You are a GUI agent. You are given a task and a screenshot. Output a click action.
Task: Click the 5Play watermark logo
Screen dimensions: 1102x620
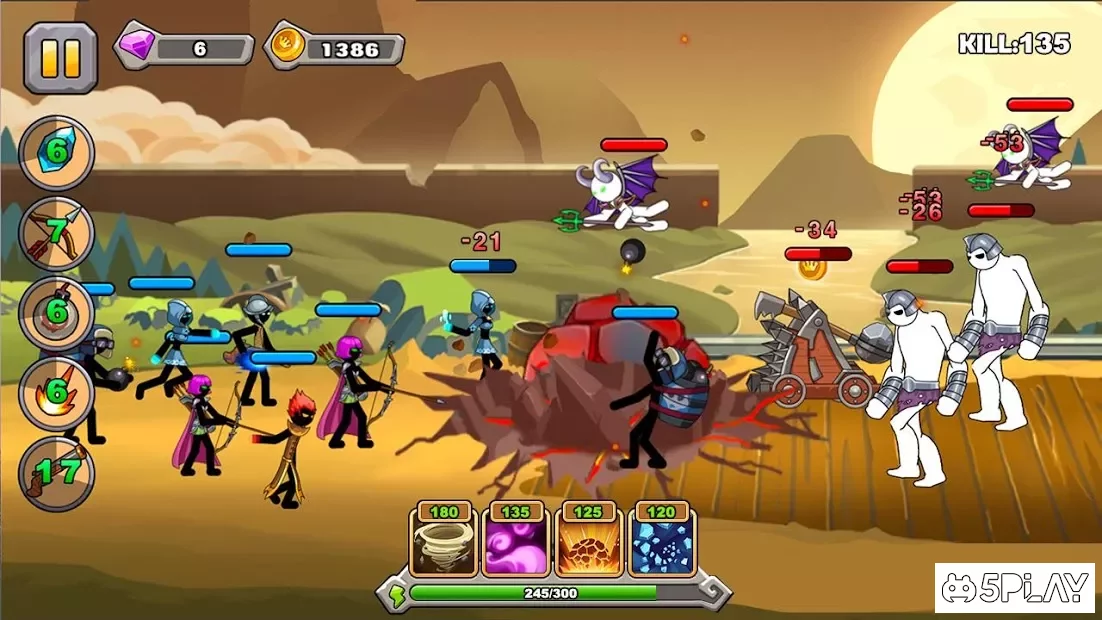(x=1014, y=588)
